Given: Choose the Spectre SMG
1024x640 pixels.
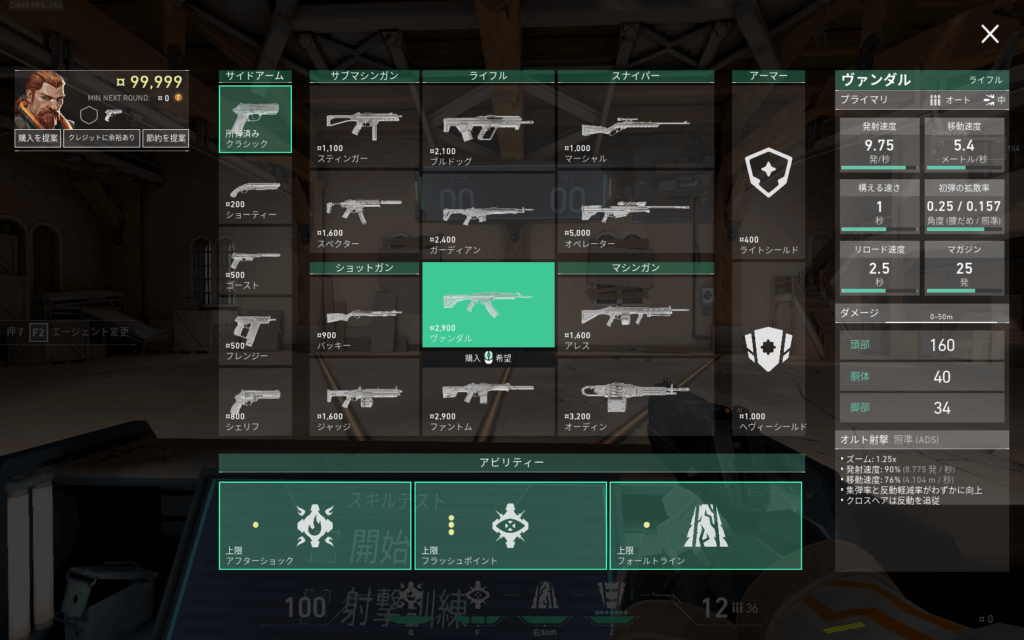Looking at the screenshot, I should 364,214.
